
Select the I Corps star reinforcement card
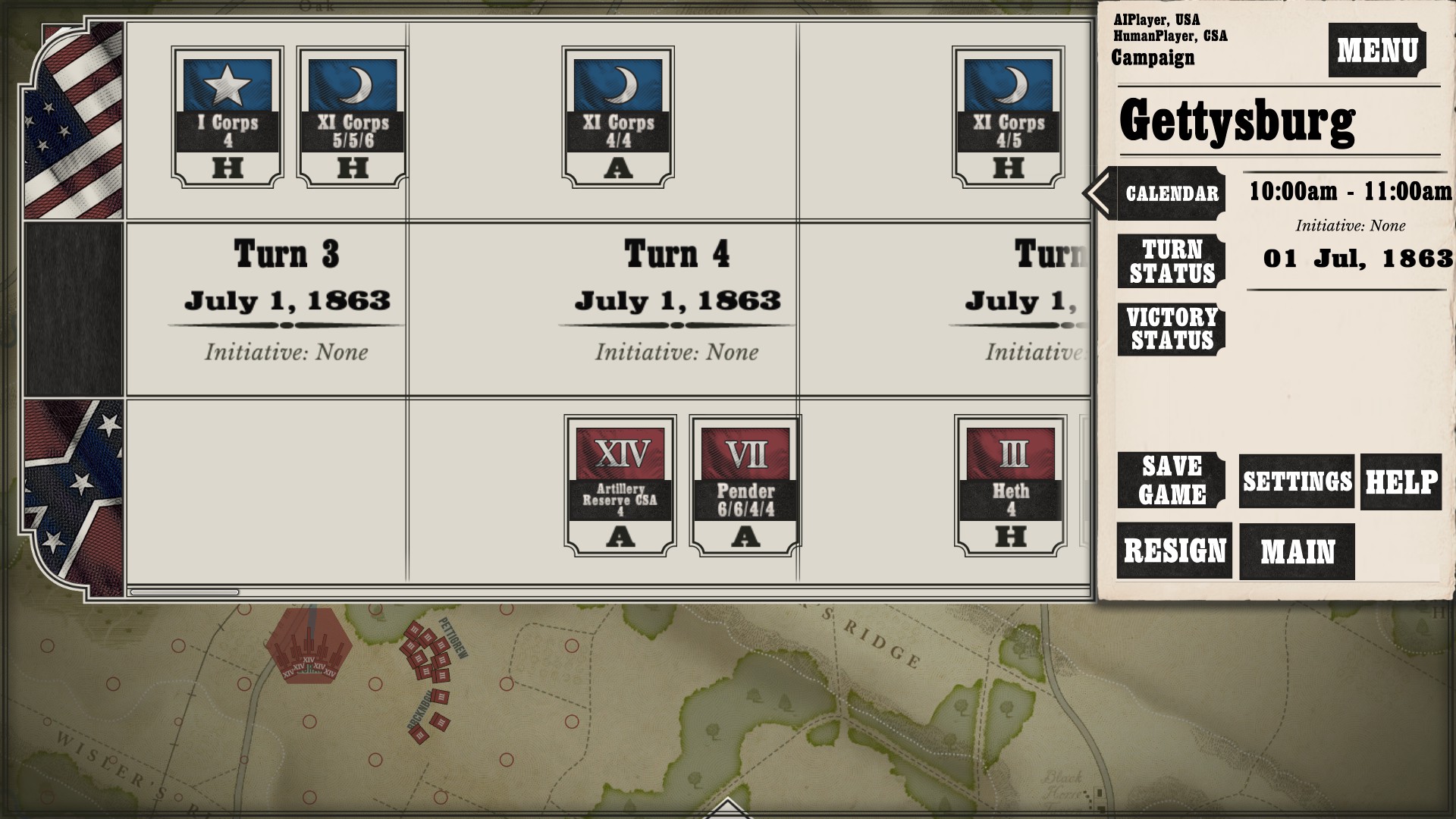(227, 117)
